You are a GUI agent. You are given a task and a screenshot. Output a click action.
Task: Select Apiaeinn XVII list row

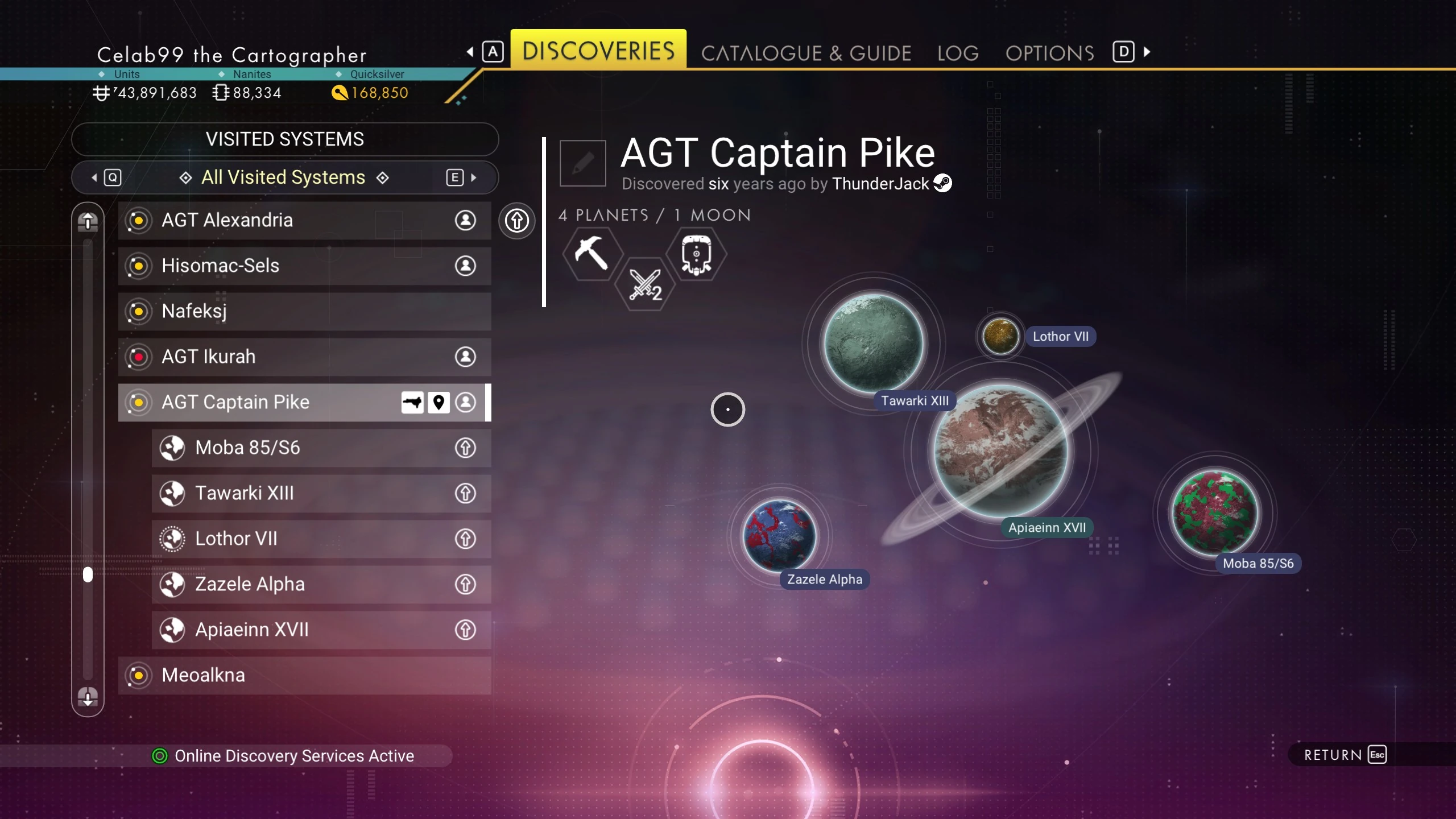pos(321,630)
